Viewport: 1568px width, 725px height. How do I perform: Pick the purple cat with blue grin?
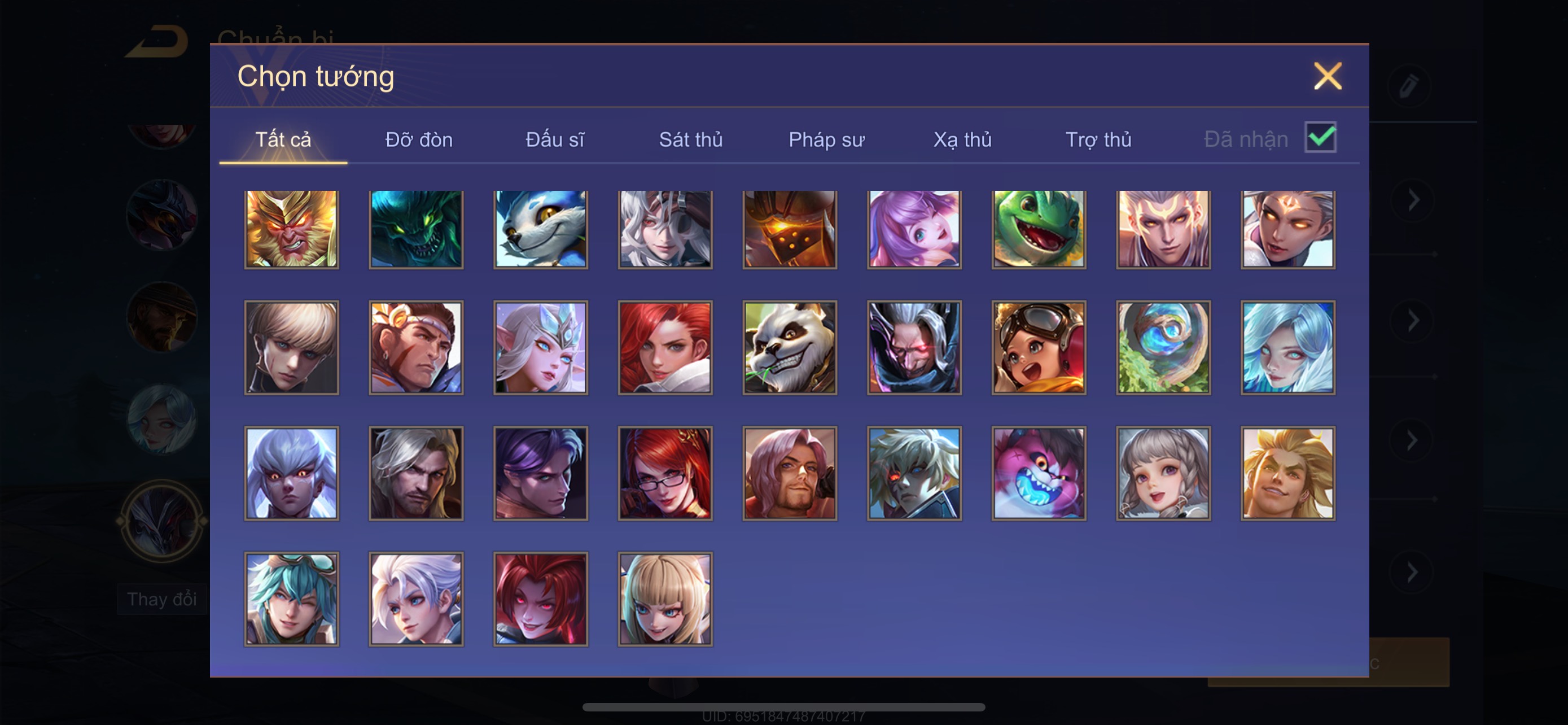1039,473
